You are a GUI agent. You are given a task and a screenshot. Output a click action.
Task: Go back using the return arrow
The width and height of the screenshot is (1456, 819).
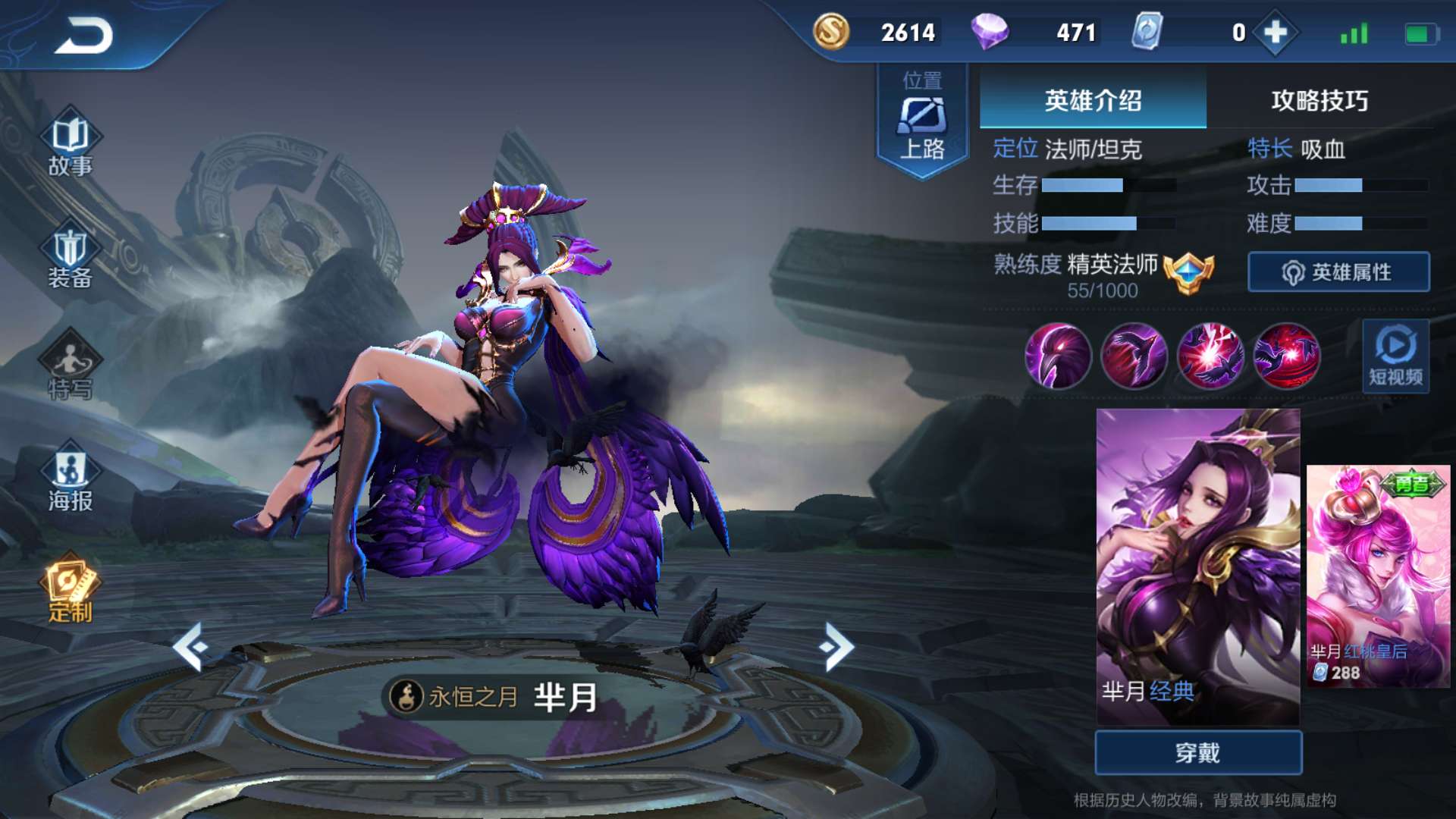click(83, 35)
